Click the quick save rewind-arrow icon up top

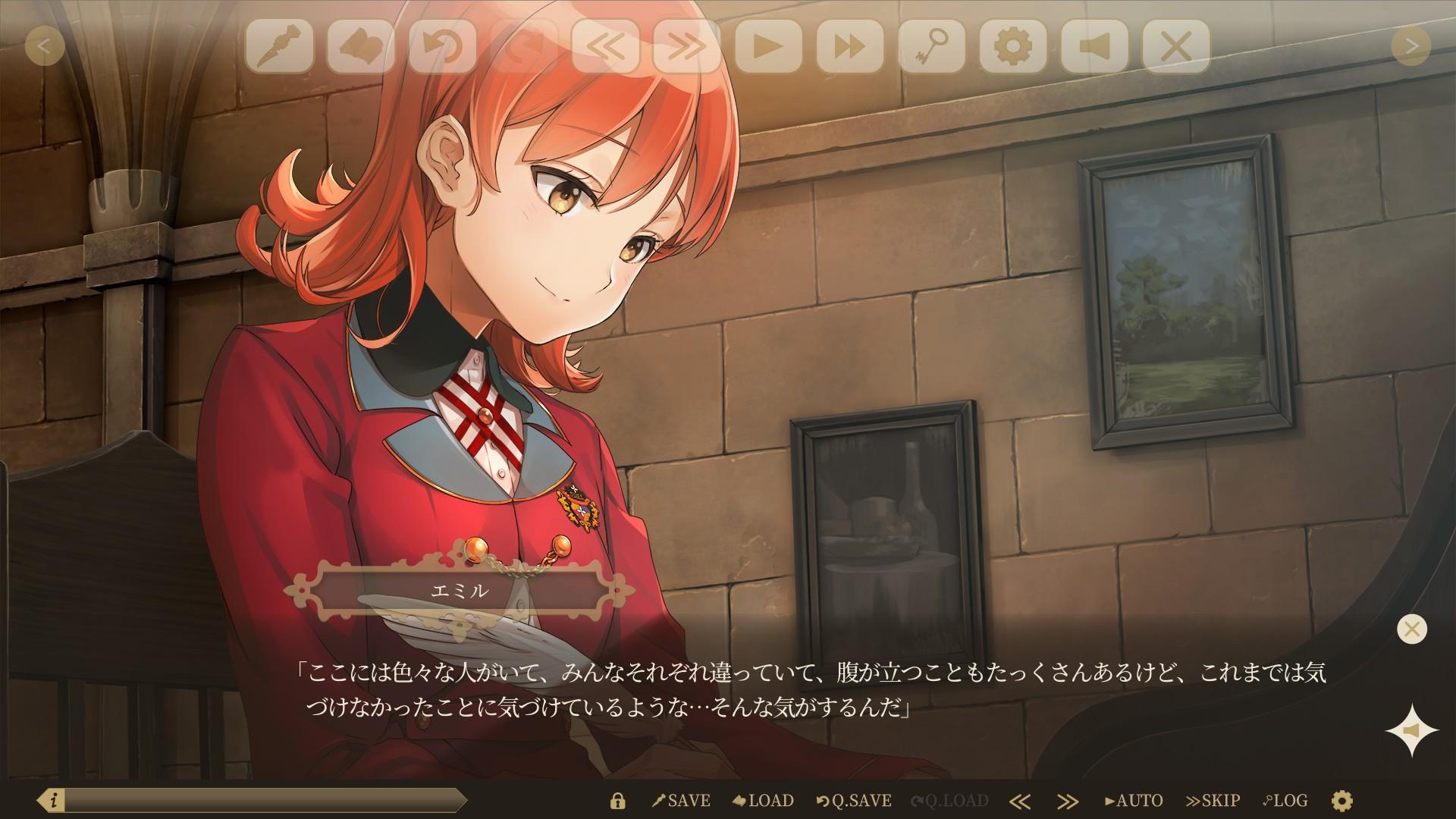(443, 47)
